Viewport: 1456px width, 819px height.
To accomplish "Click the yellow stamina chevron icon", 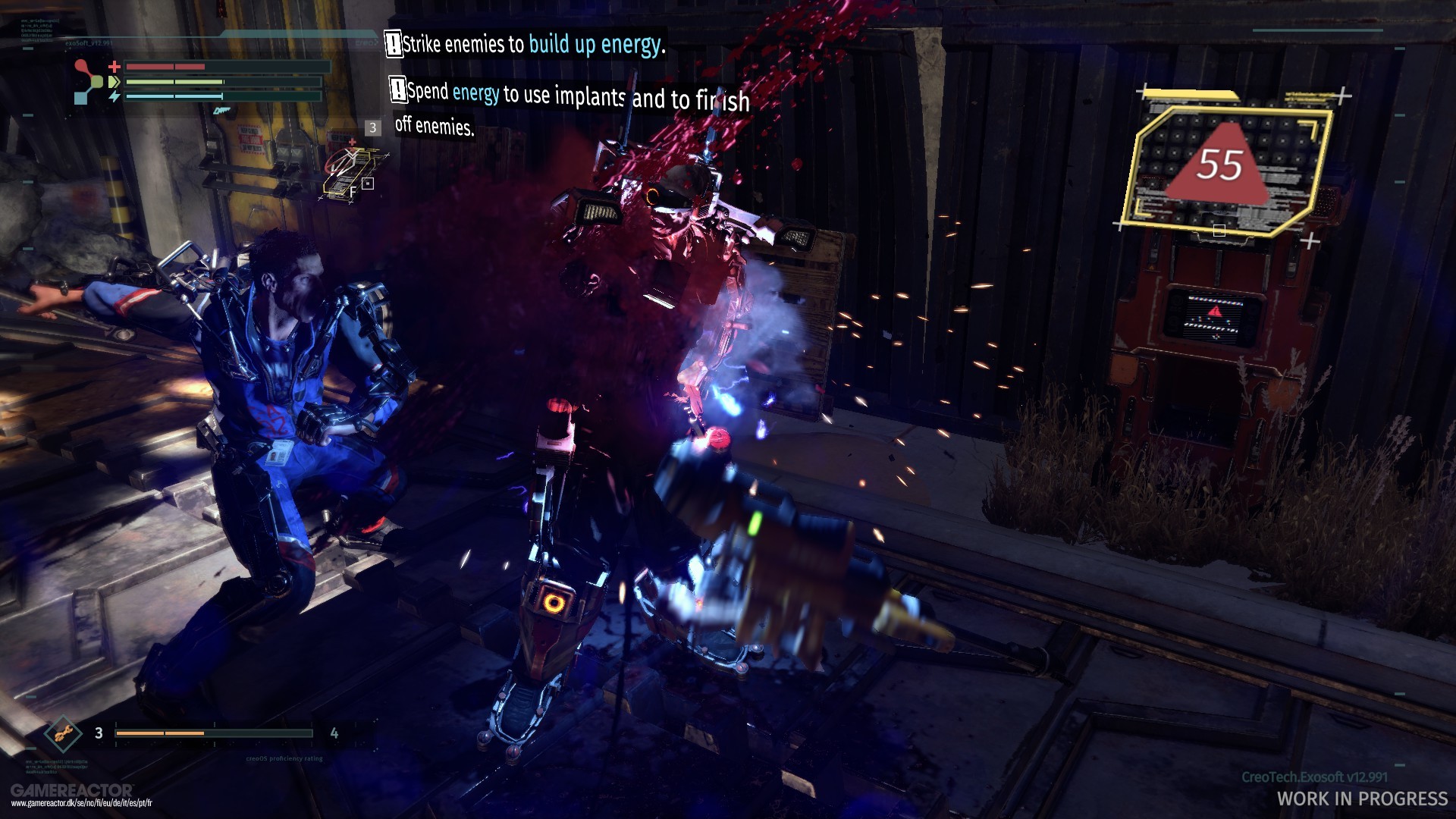I will coord(115,82).
